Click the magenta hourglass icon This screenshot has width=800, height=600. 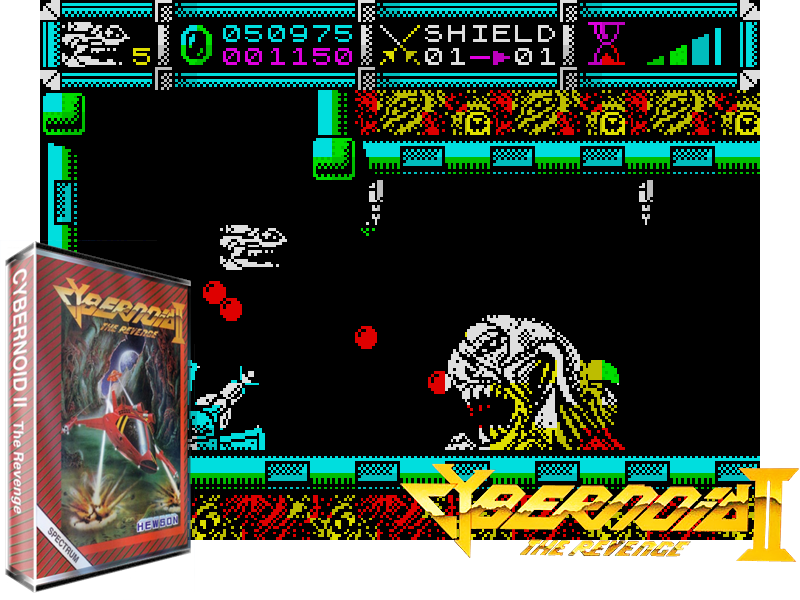(x=604, y=44)
